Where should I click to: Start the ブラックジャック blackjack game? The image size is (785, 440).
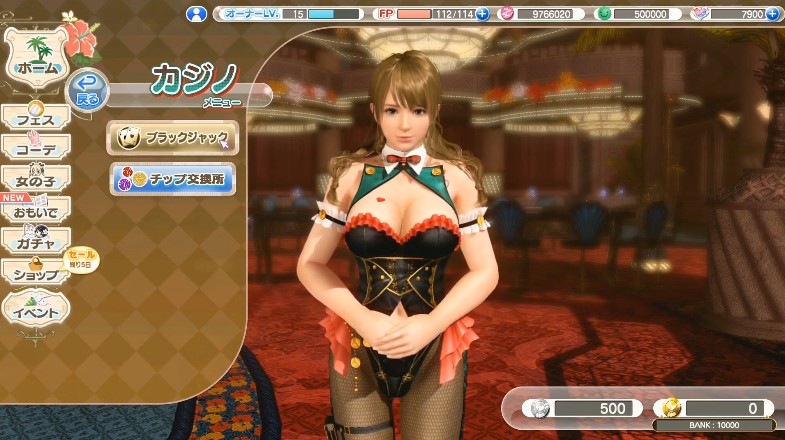pos(173,138)
